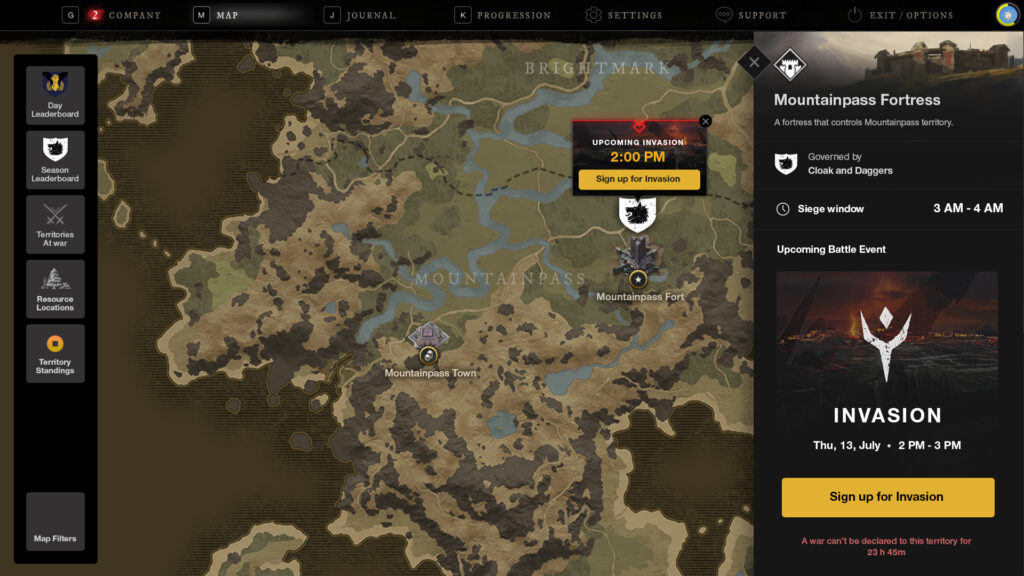The height and width of the screenshot is (576, 1024).
Task: Show the Season Leaderboard
Action: tap(55, 159)
